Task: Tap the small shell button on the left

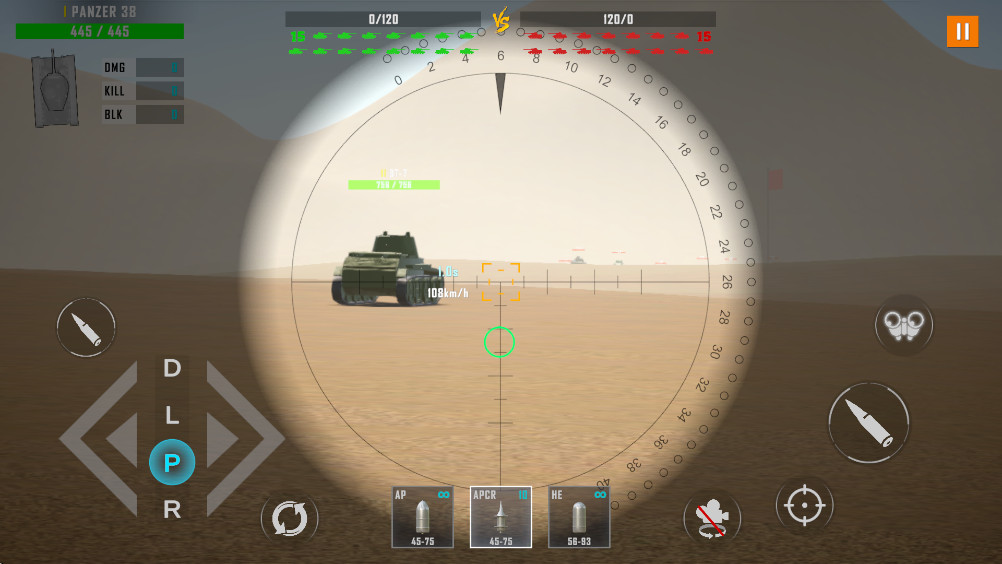Action: click(86, 327)
